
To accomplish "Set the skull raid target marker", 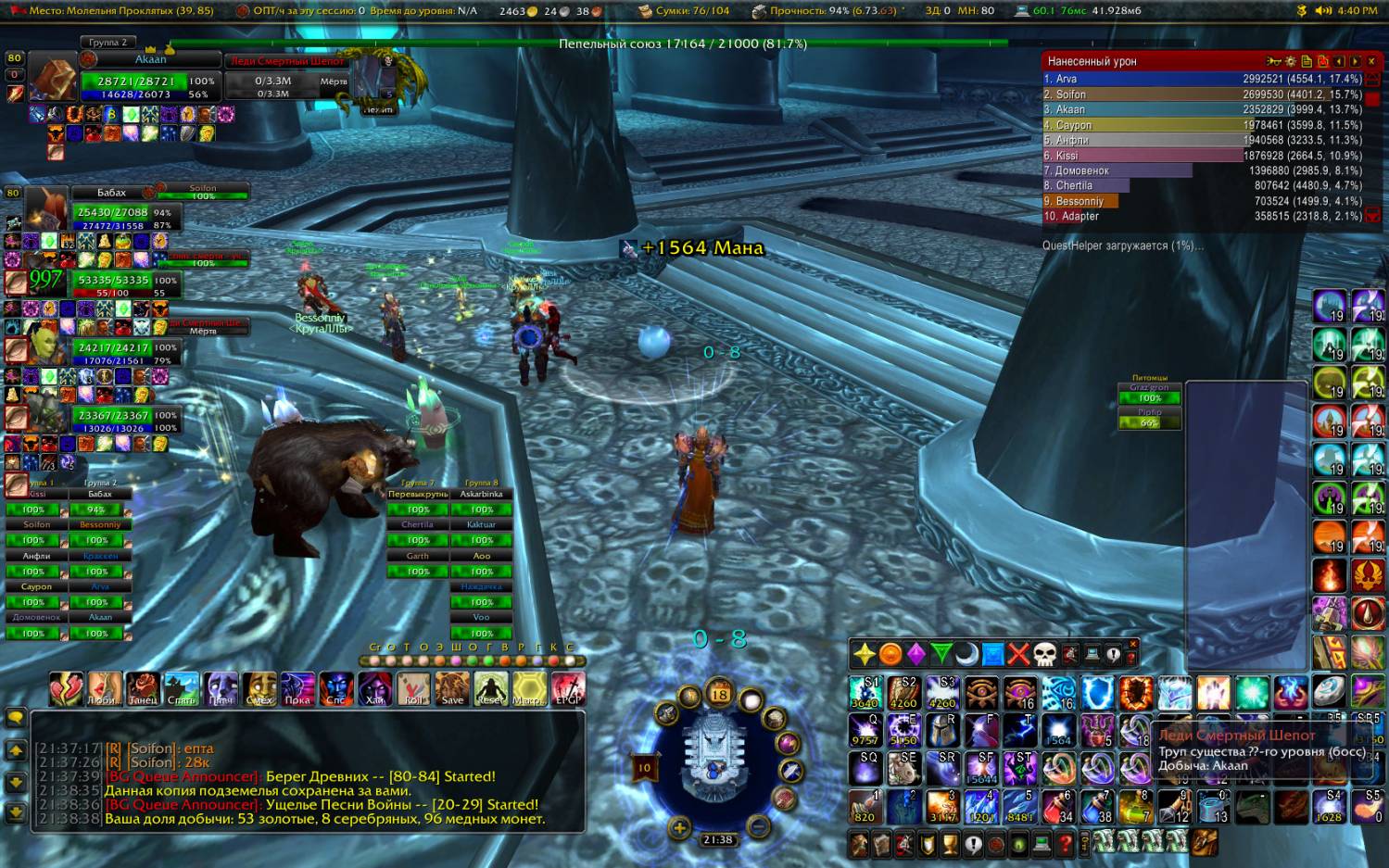I will 1044,655.
